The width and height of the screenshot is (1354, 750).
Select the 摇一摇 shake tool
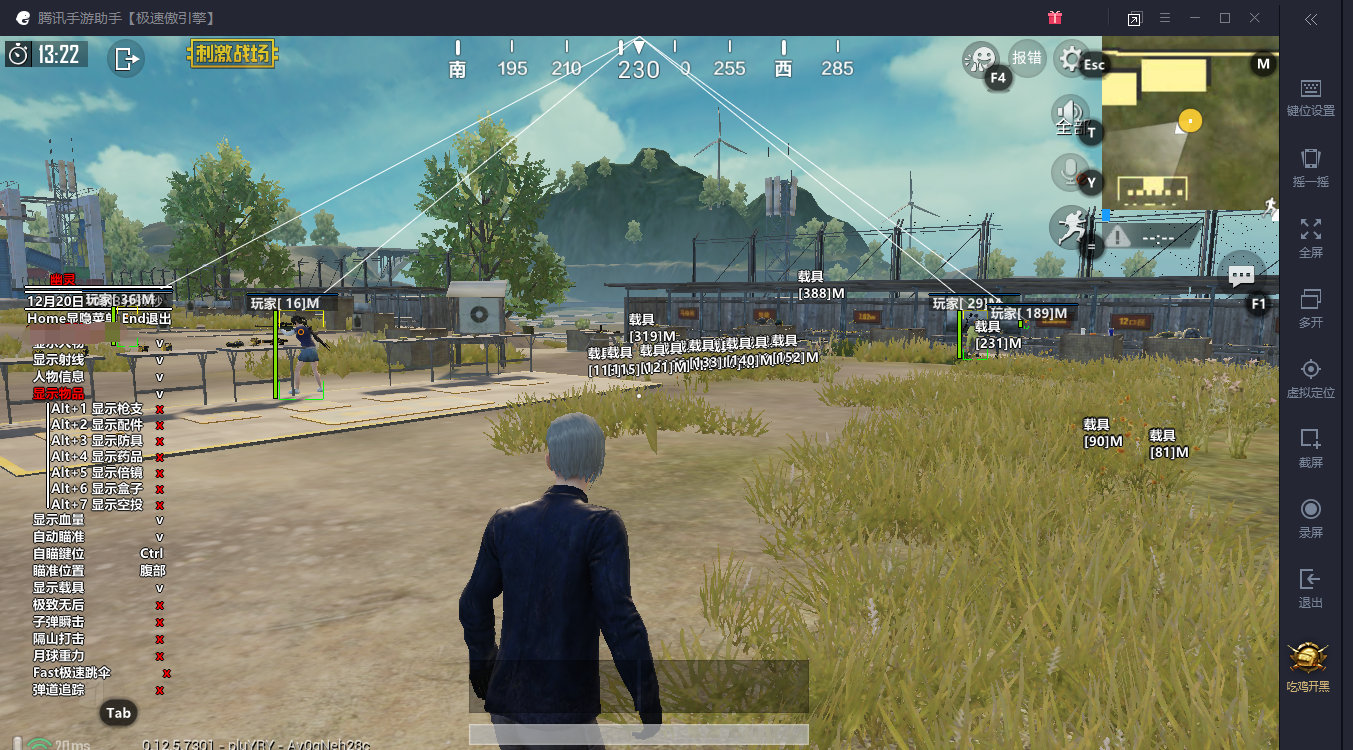(1310, 168)
